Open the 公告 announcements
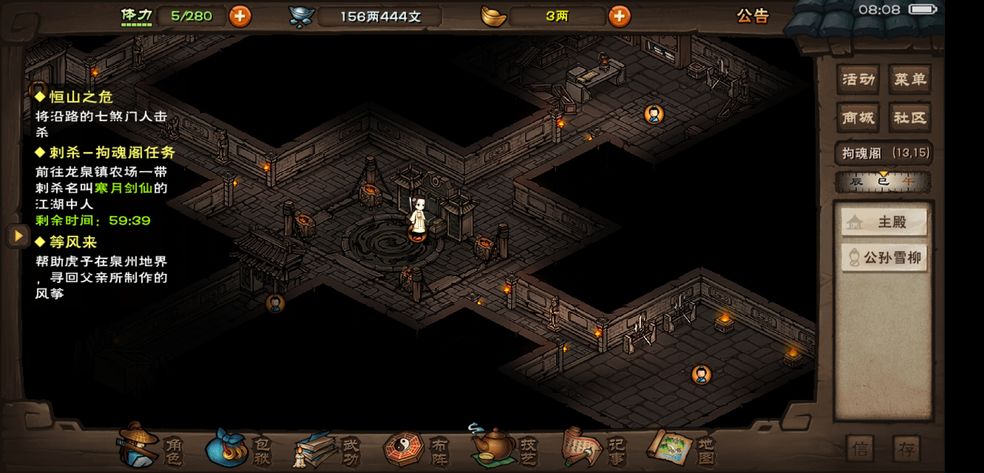Screen dimensions: 984x473 [753, 15]
